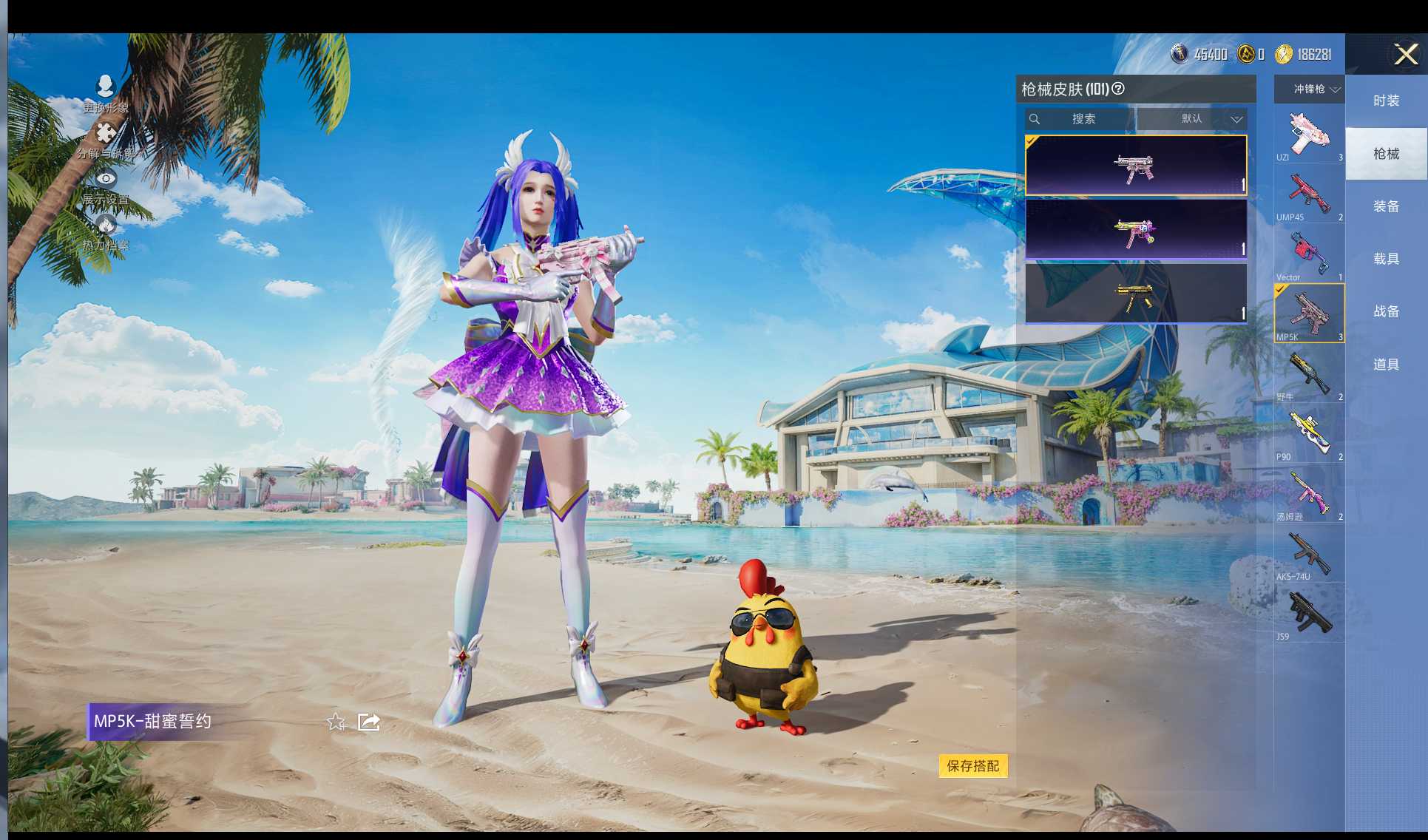Image resolution: width=1428 pixels, height=840 pixels.
Task: Close the weapon skin screen
Action: click(x=1405, y=54)
